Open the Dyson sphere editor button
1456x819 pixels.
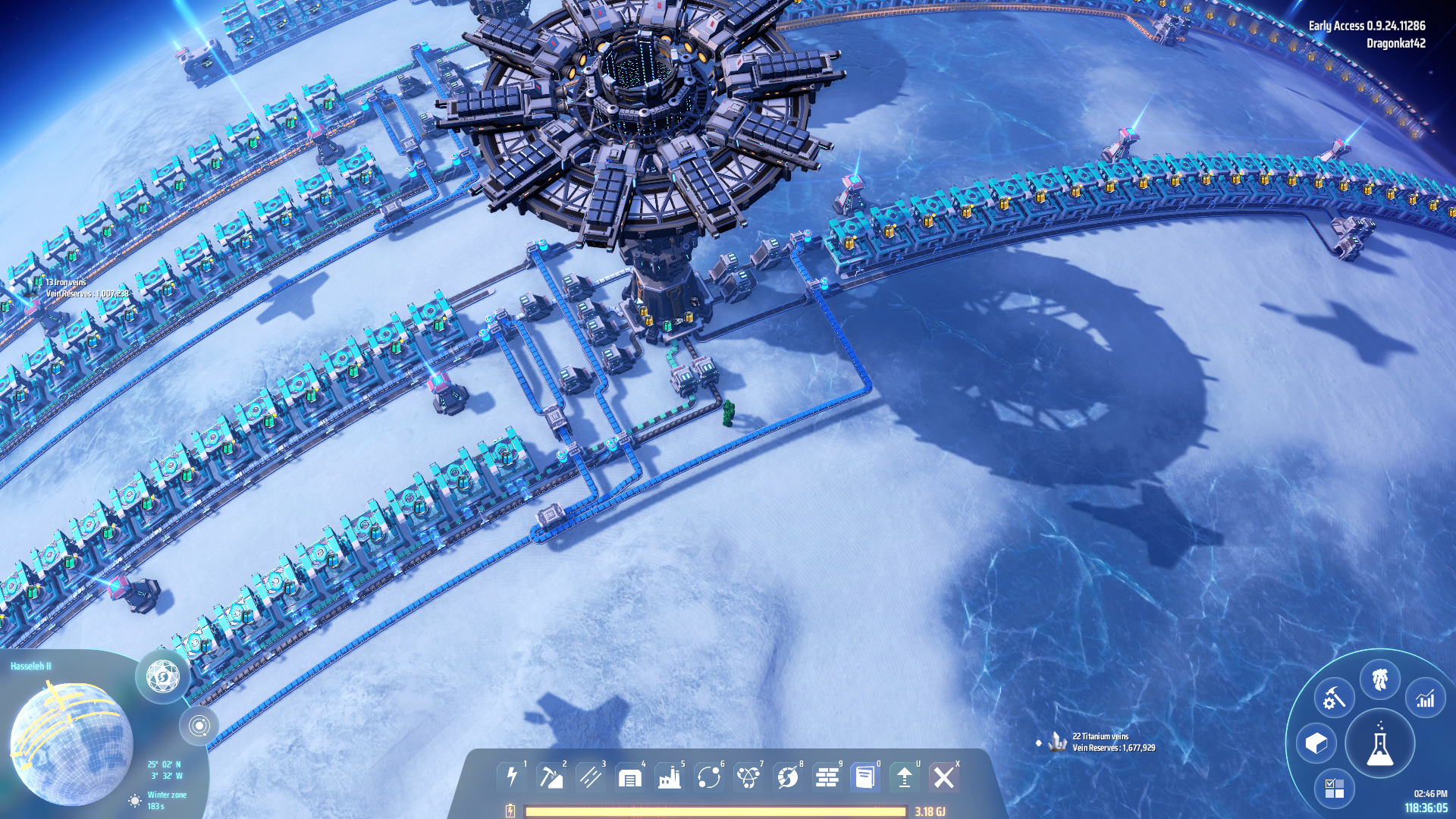coord(162,676)
